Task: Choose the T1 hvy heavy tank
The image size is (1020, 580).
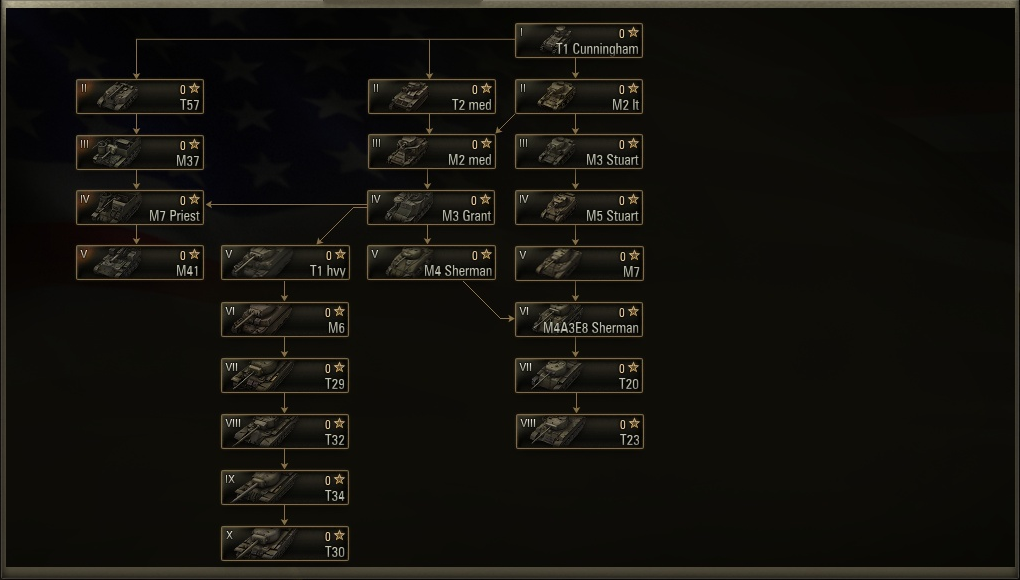Action: coord(285,263)
